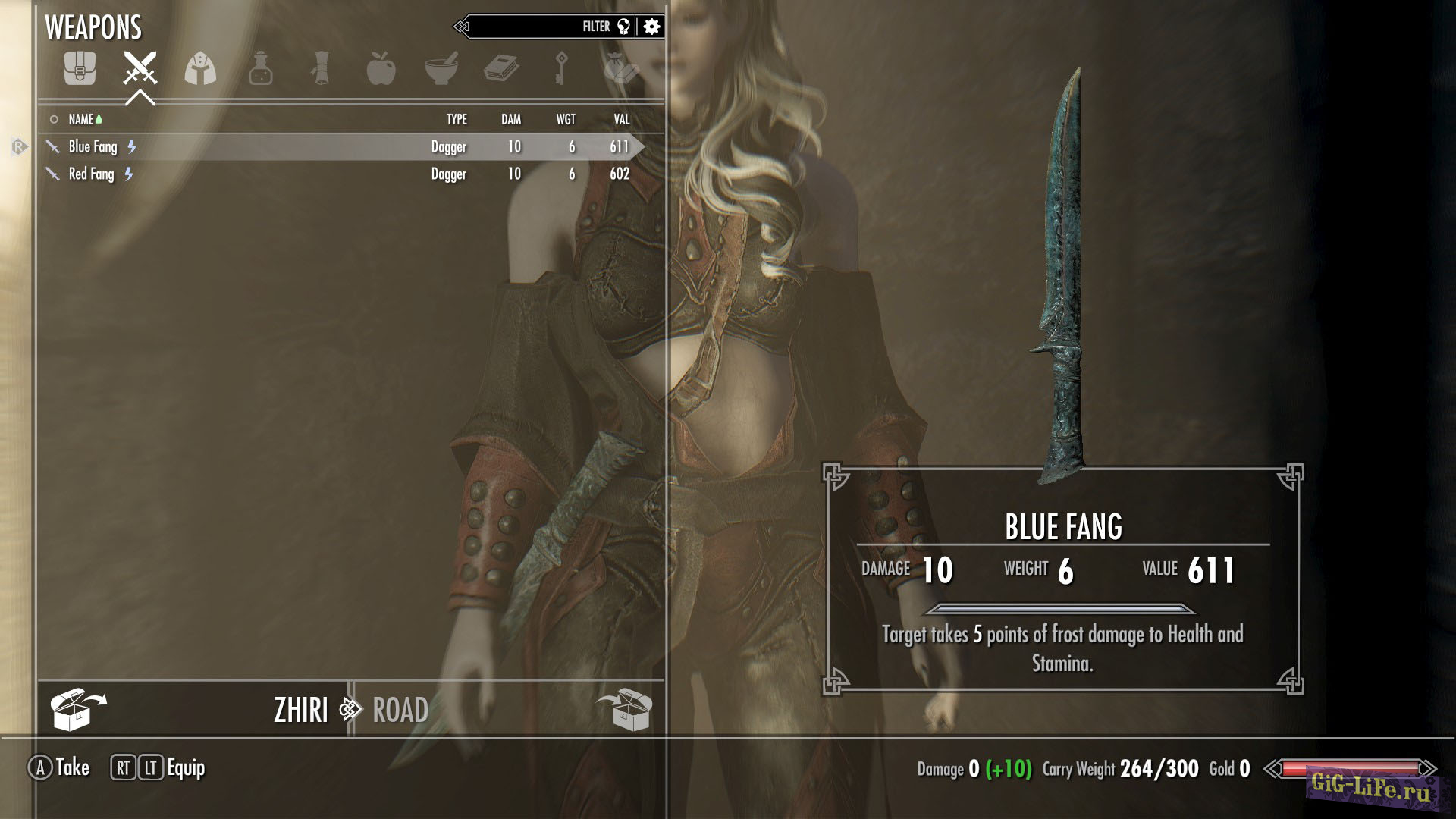Switch to Zhiri's container inventory

(x=300, y=710)
